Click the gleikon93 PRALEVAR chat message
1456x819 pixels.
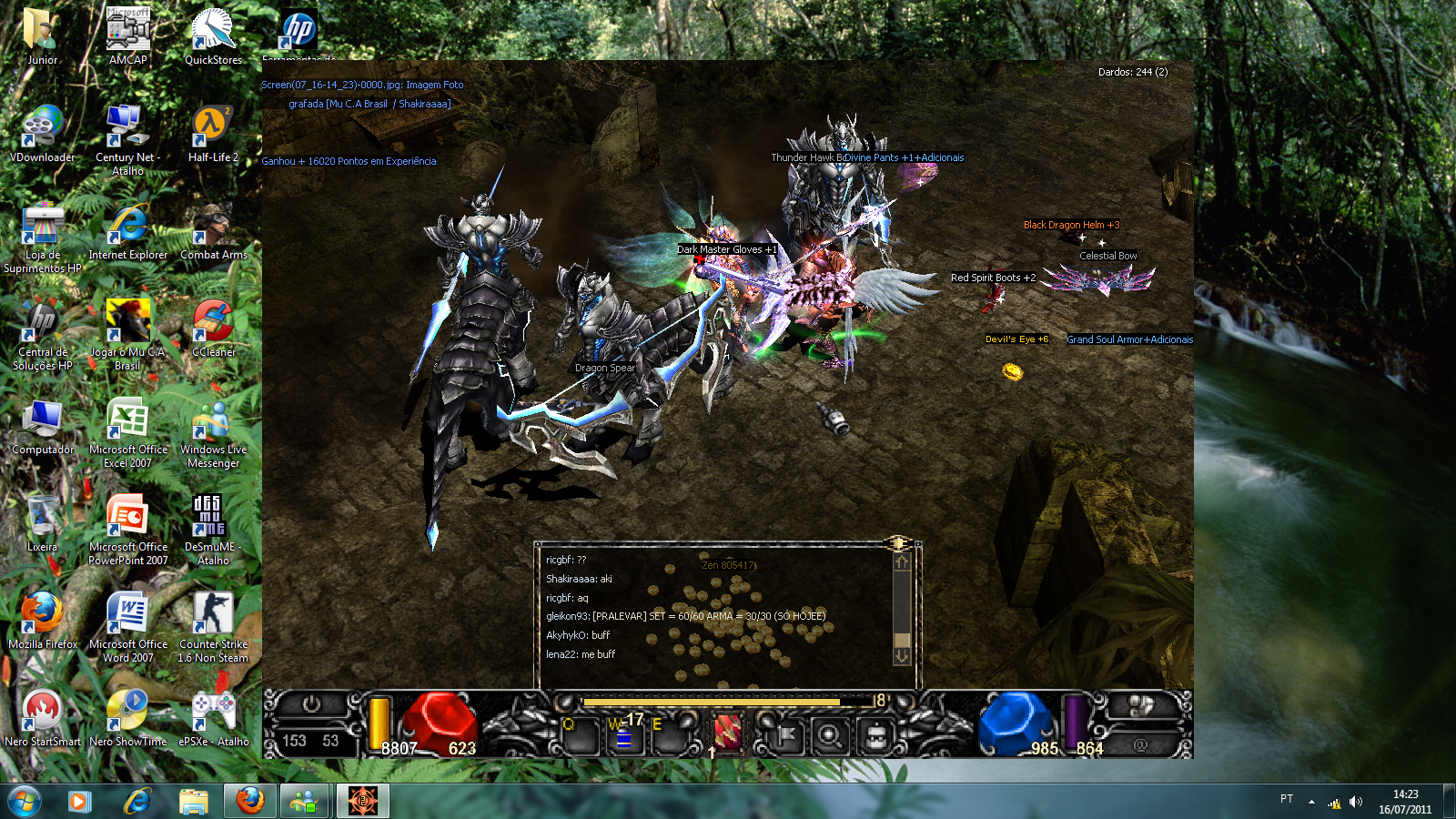pos(685,616)
